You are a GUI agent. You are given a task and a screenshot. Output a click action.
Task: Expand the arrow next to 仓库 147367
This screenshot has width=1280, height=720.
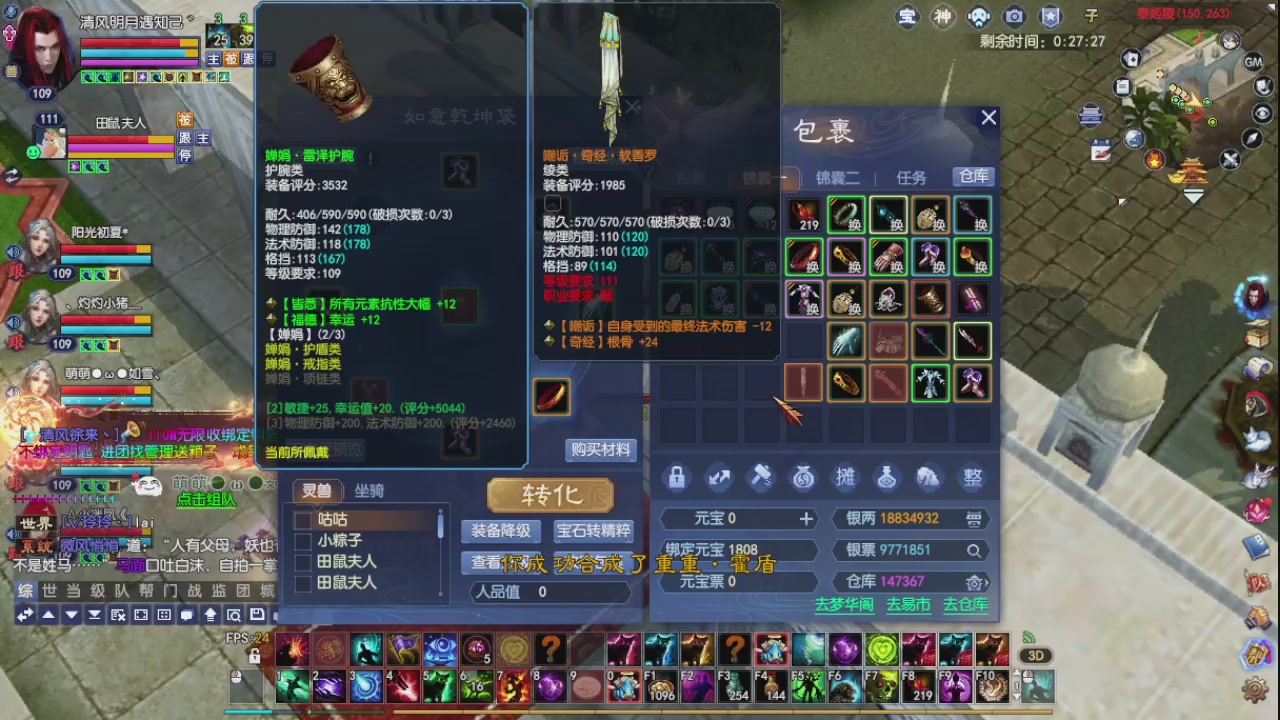(x=987, y=582)
